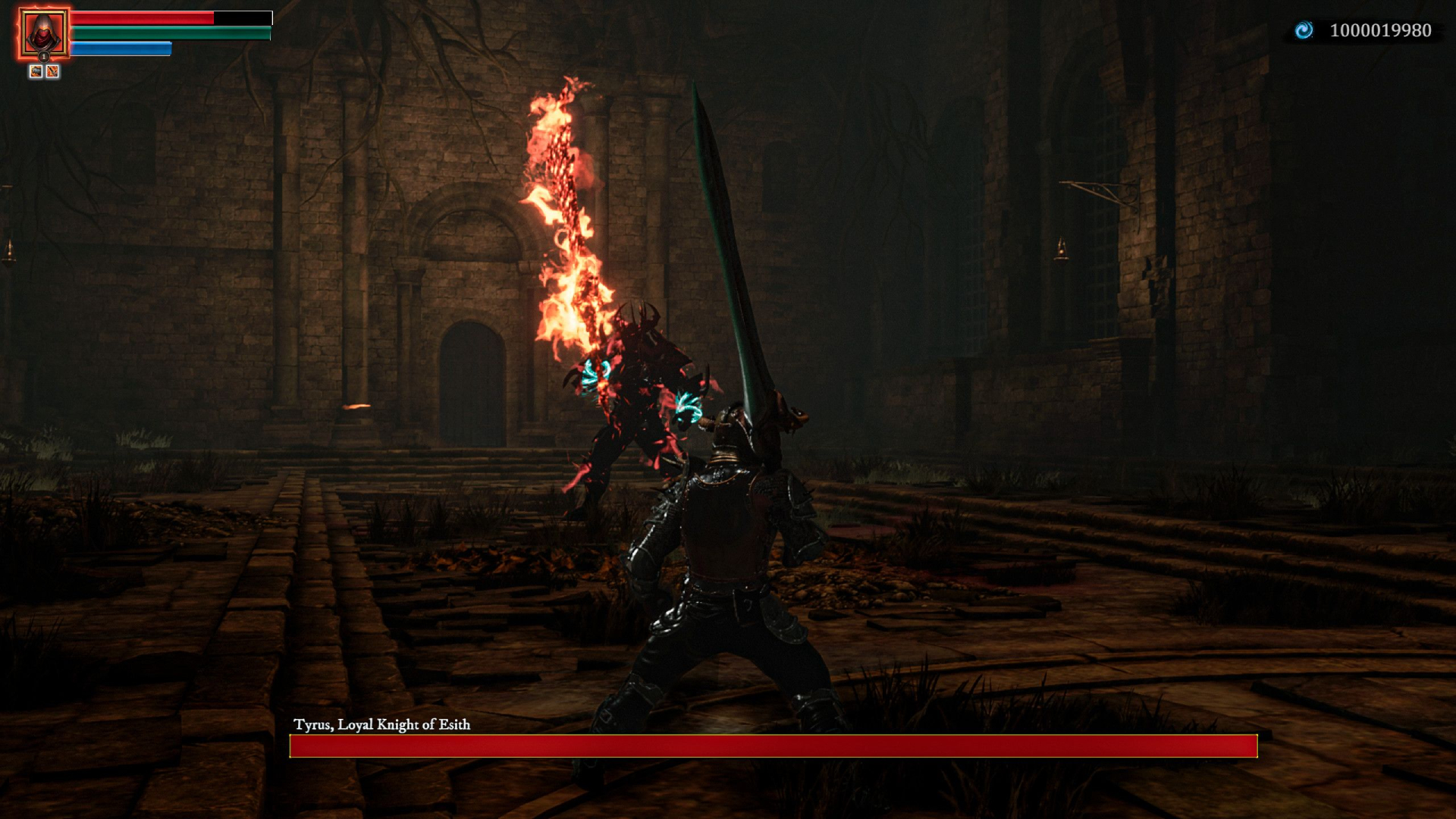Screen dimensions: 1456x819
Task: Select the armored gauntlet buff icon
Action: click(x=36, y=71)
